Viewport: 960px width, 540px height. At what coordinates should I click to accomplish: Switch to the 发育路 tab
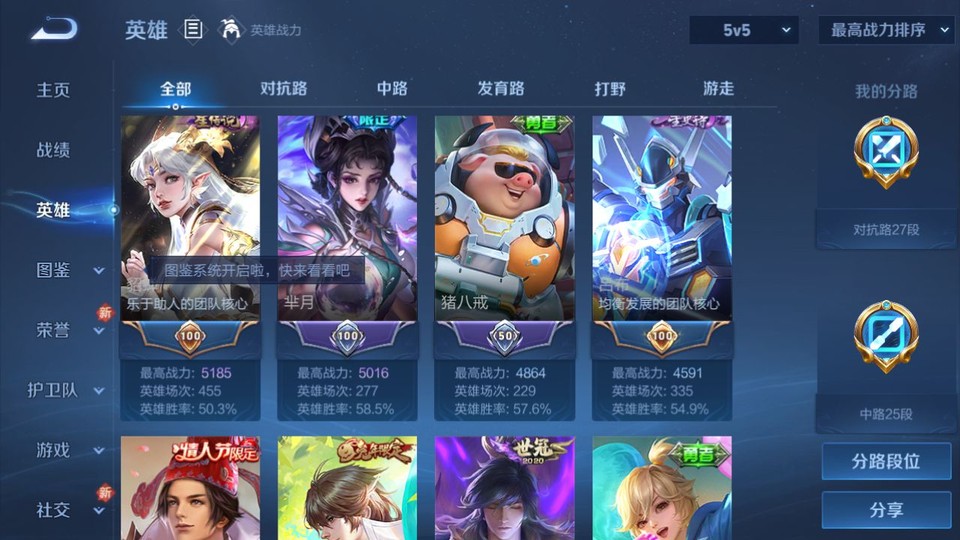click(500, 88)
